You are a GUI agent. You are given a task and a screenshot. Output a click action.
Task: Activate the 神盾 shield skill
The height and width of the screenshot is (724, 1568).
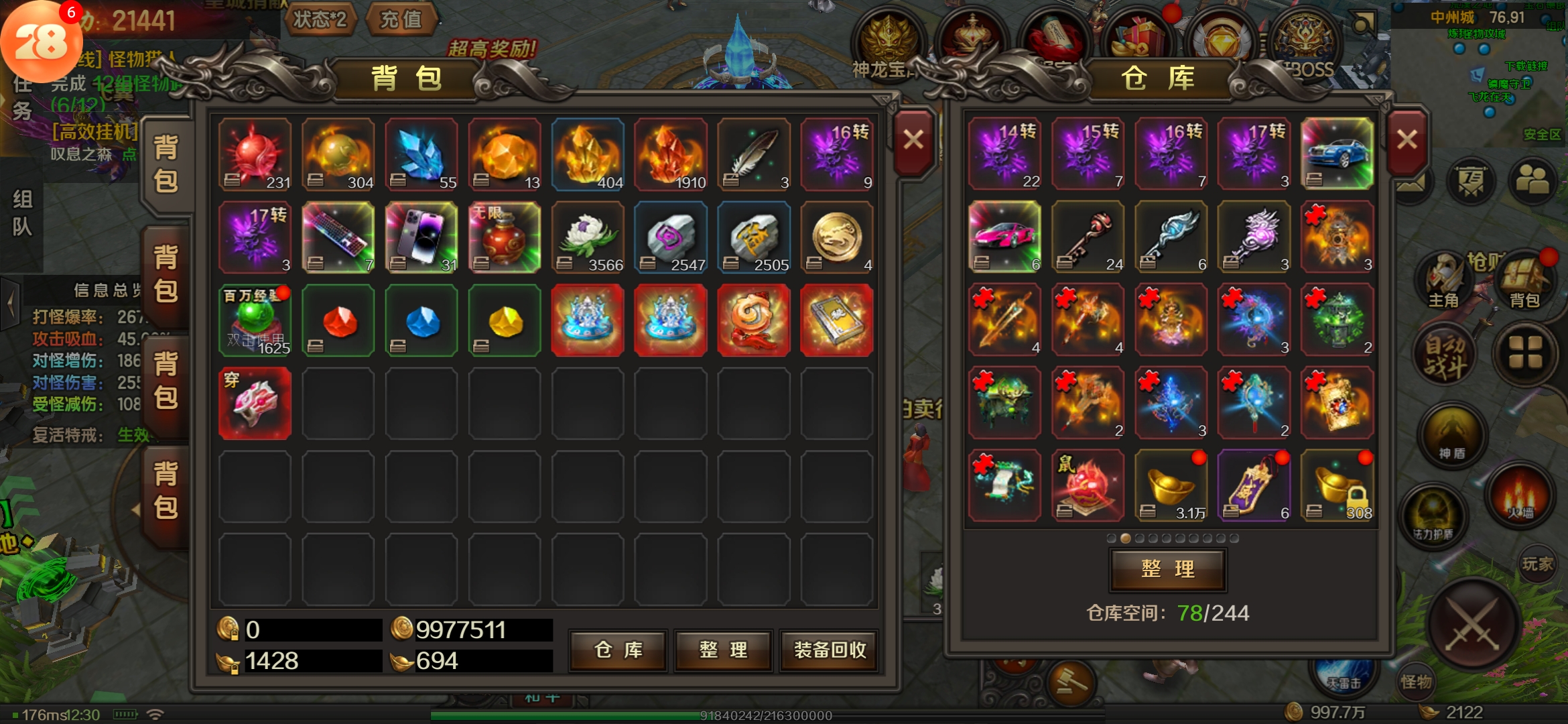(x=1451, y=437)
